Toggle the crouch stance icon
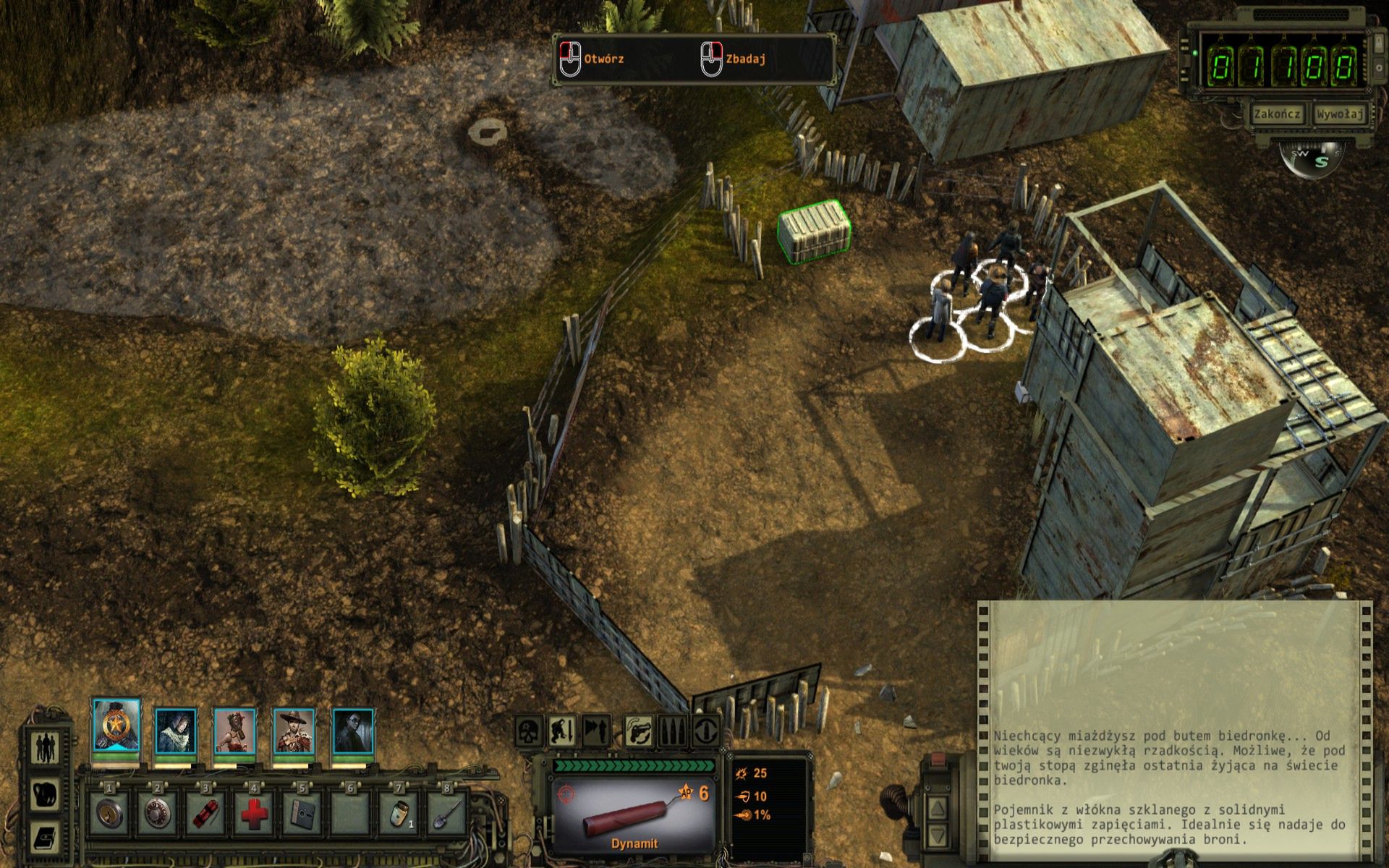 [x=562, y=731]
